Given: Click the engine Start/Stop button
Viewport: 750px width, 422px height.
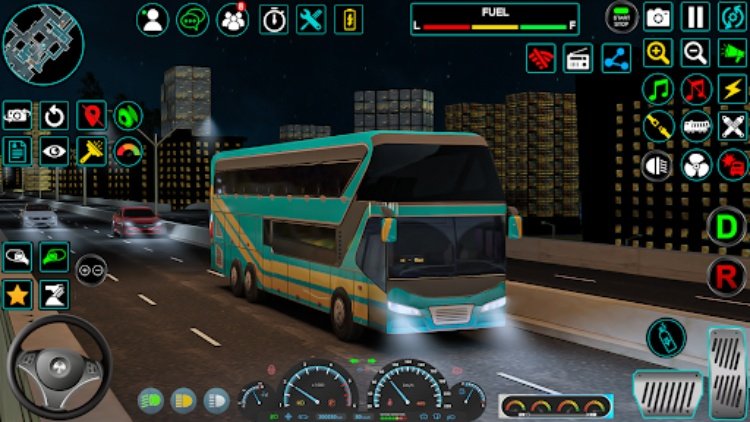Looking at the screenshot, I should coord(621,16).
